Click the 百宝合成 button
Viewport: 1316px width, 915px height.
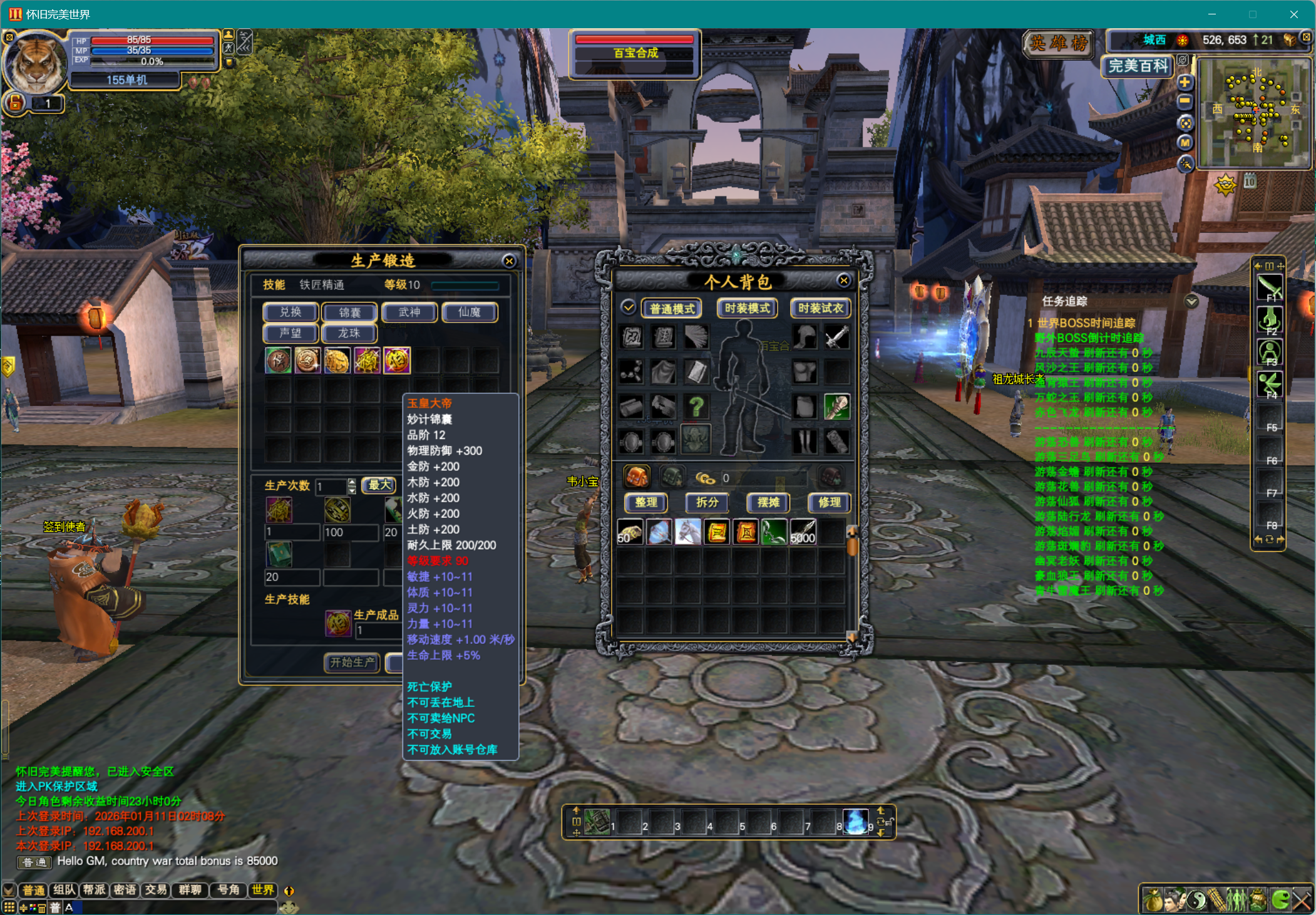coord(635,53)
